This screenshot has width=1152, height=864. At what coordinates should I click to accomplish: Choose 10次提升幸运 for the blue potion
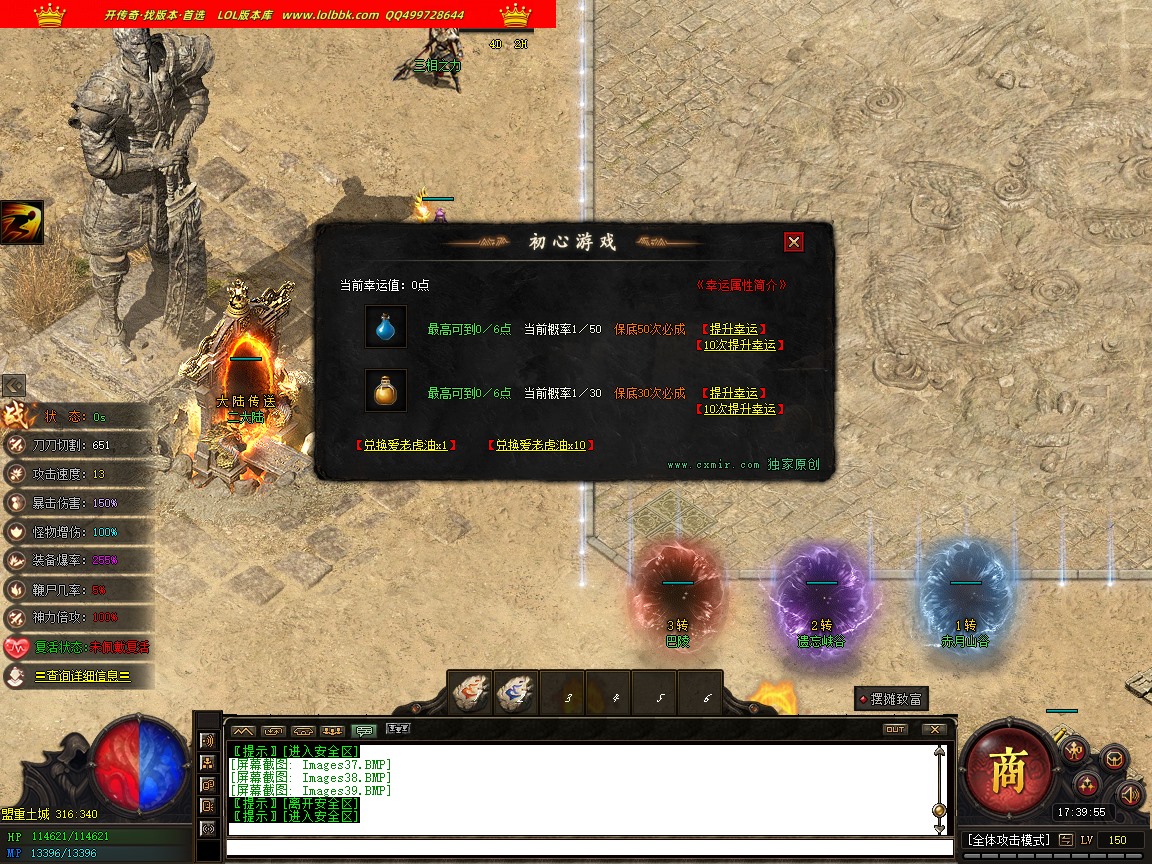tap(739, 345)
